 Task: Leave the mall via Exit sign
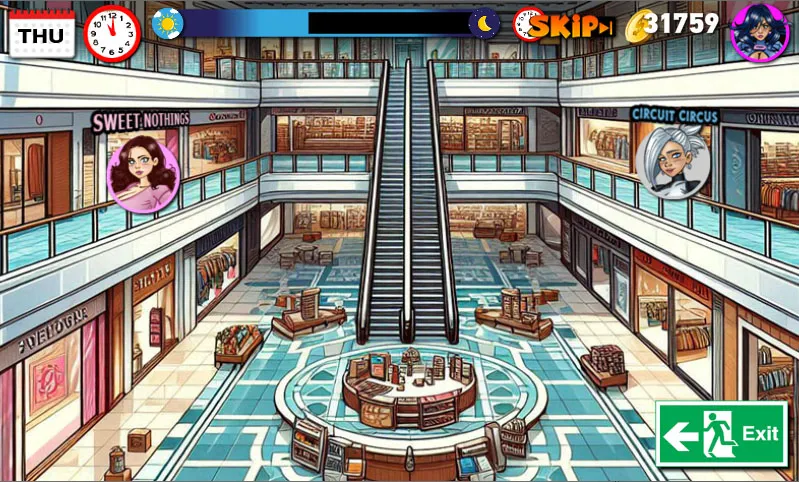click(721, 433)
